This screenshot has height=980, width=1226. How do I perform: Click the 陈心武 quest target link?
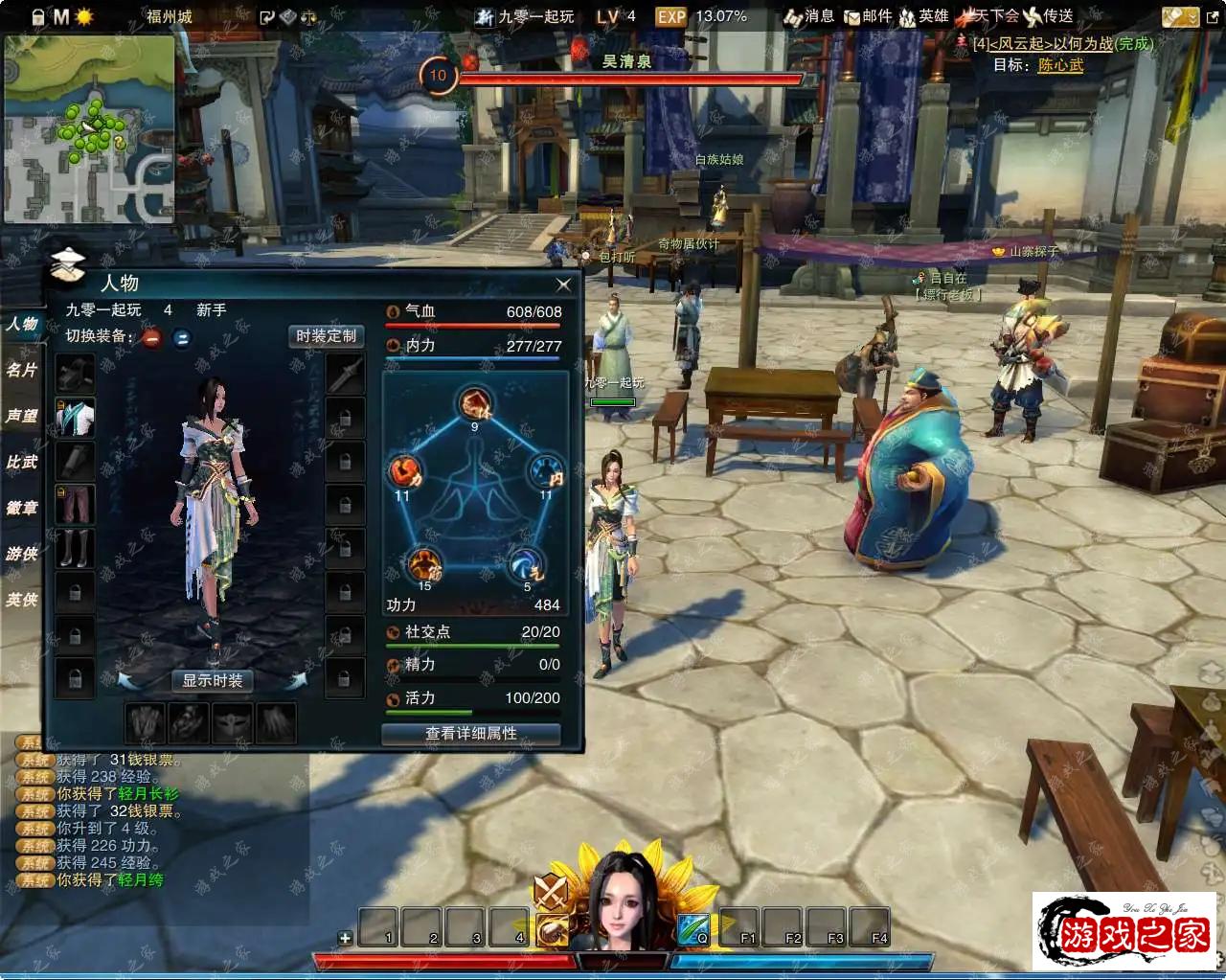click(x=1060, y=65)
